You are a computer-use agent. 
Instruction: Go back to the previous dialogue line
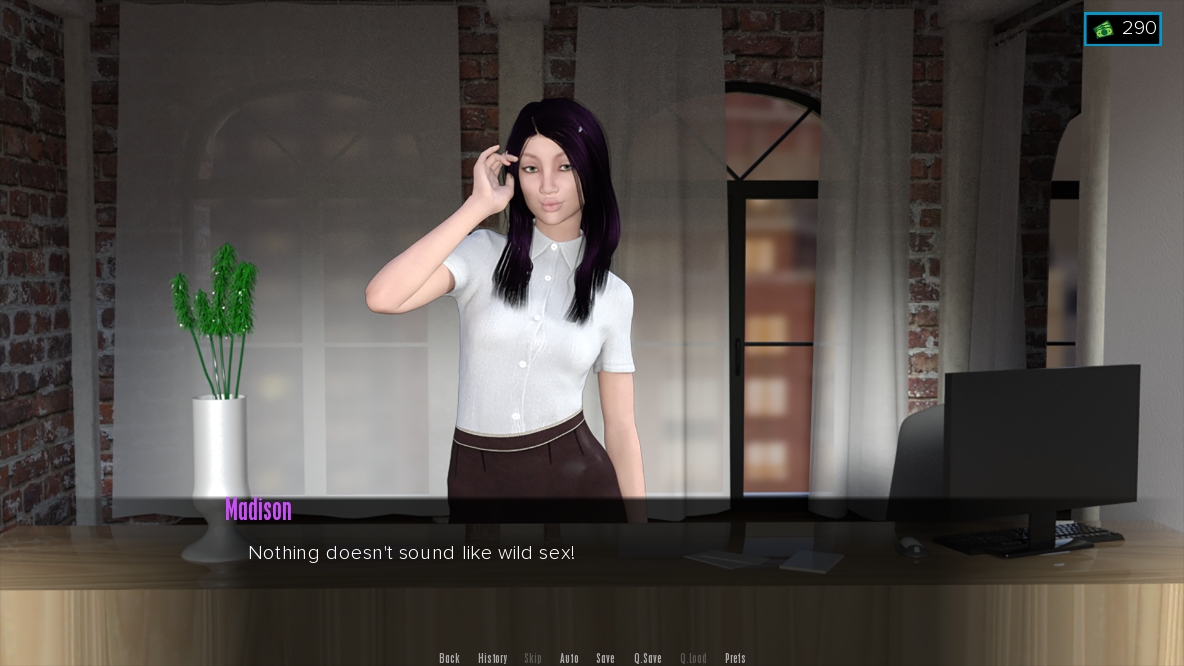click(449, 658)
